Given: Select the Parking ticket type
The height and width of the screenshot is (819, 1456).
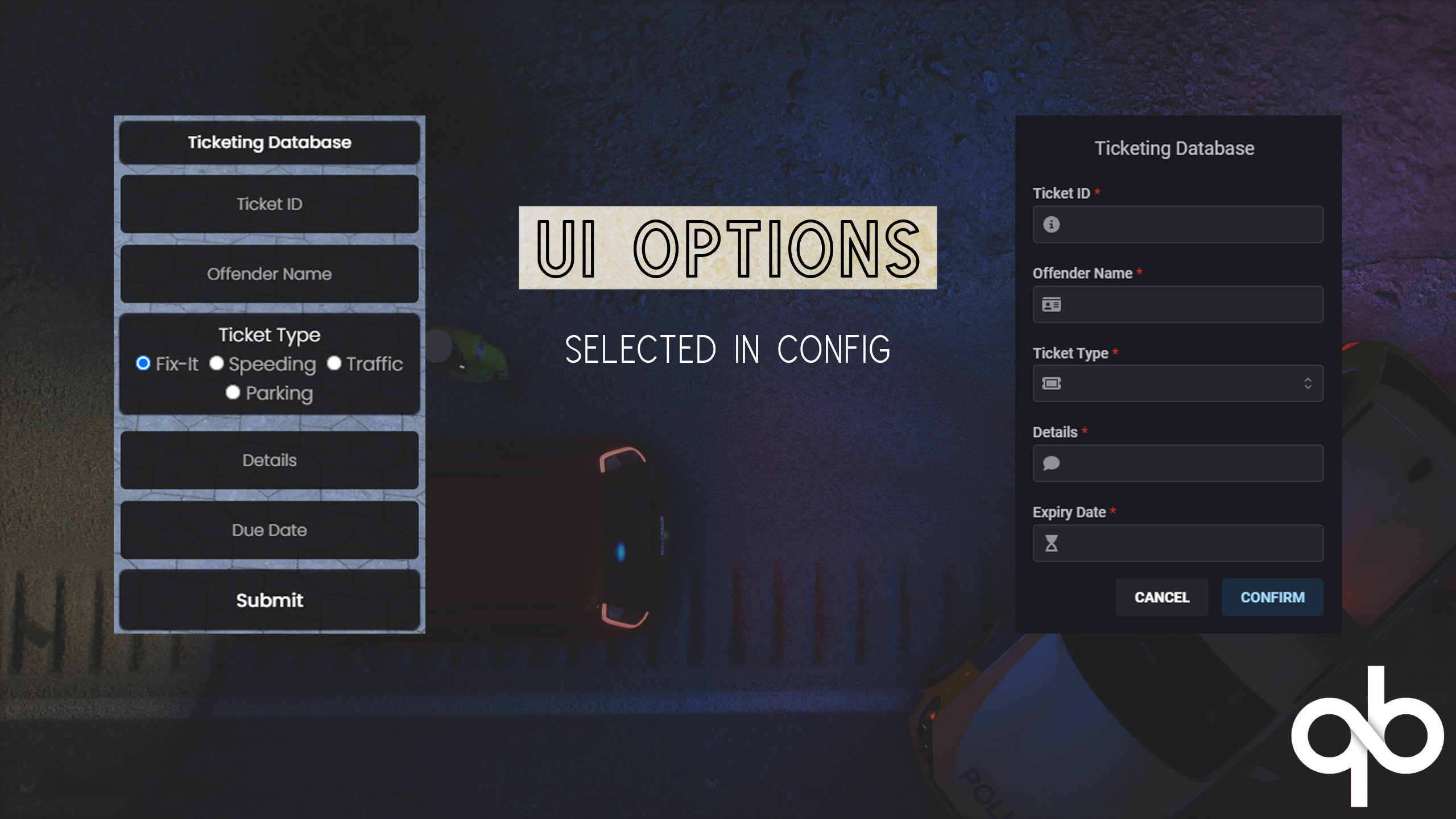Looking at the screenshot, I should (x=233, y=392).
